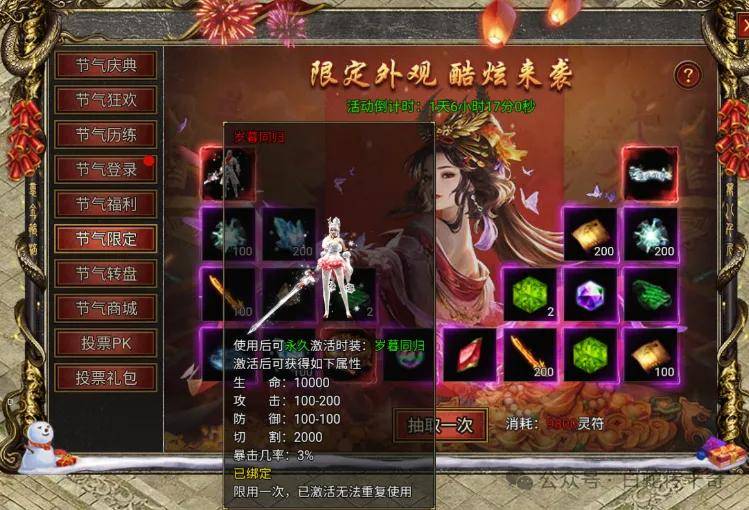Open the 节气商城 shop tab
This screenshot has height=510, width=749.
click(x=105, y=308)
